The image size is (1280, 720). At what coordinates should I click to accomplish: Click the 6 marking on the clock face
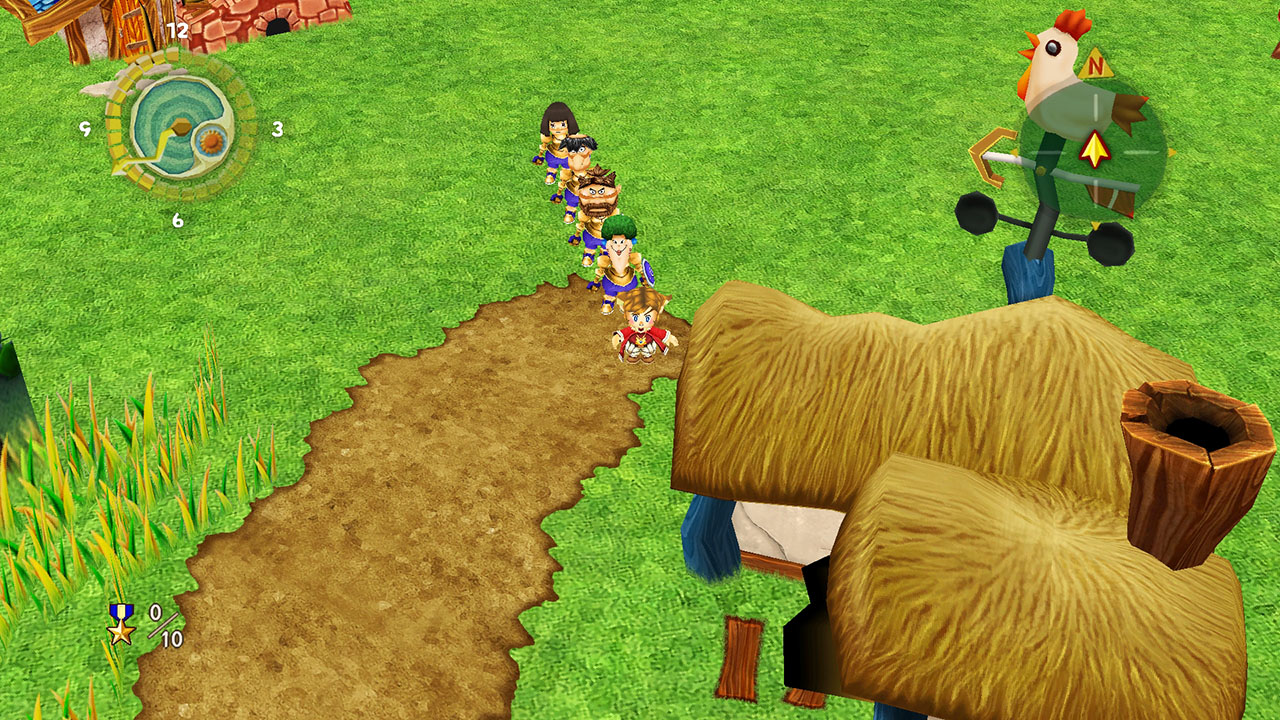177,219
